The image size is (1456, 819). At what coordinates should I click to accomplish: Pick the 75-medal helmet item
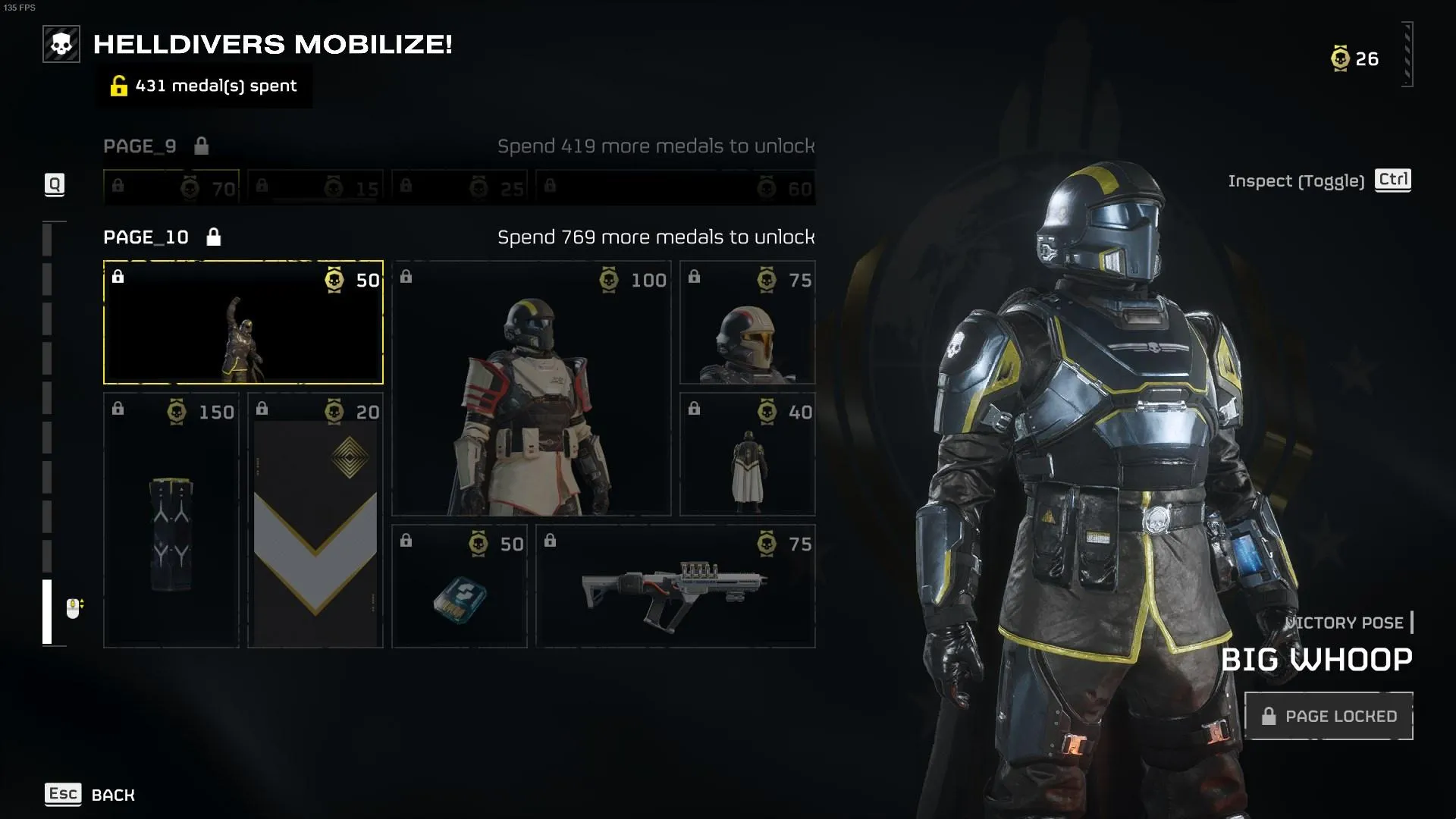point(748,322)
